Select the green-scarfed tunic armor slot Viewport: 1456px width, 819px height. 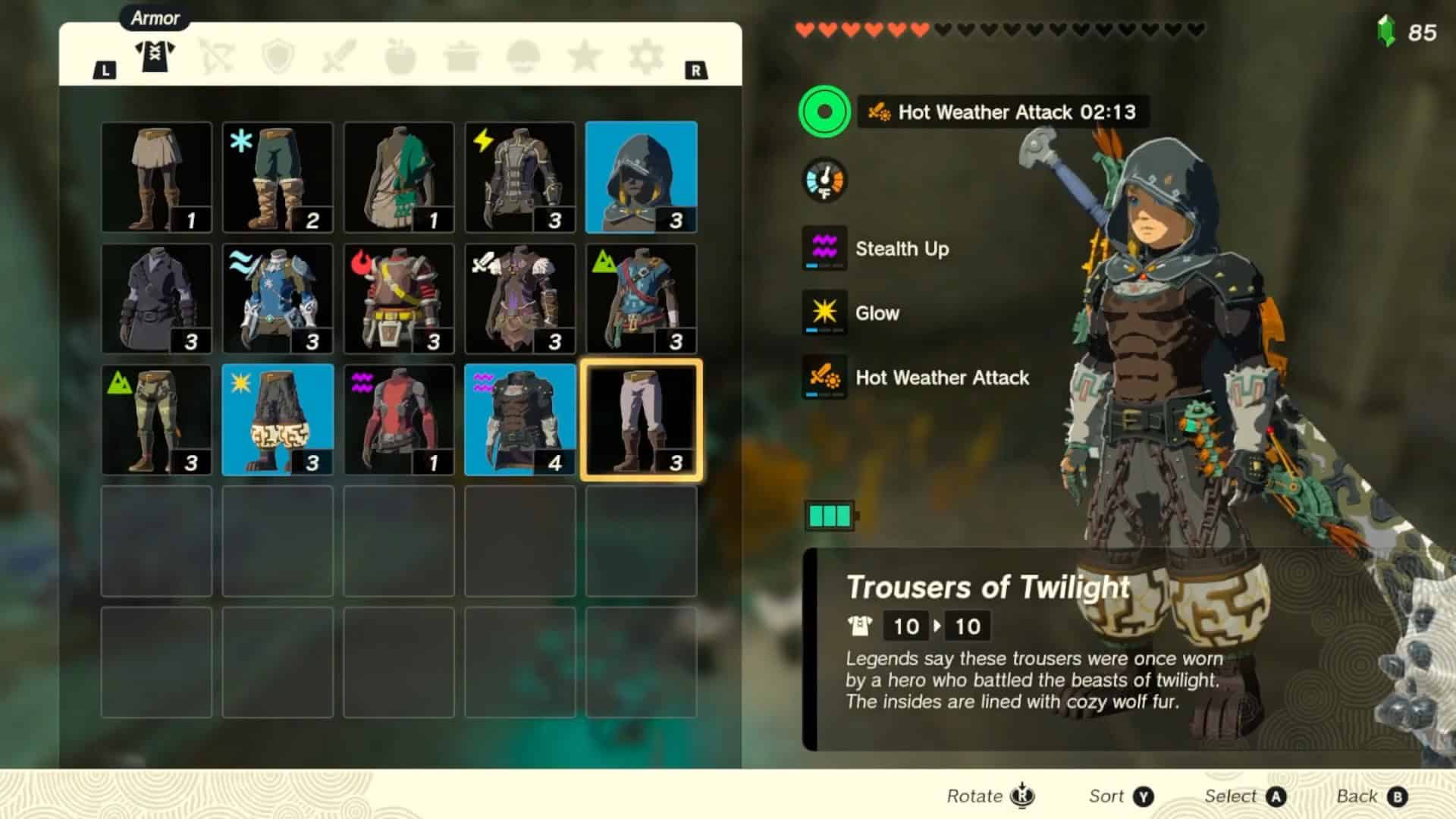pyautogui.click(x=399, y=177)
